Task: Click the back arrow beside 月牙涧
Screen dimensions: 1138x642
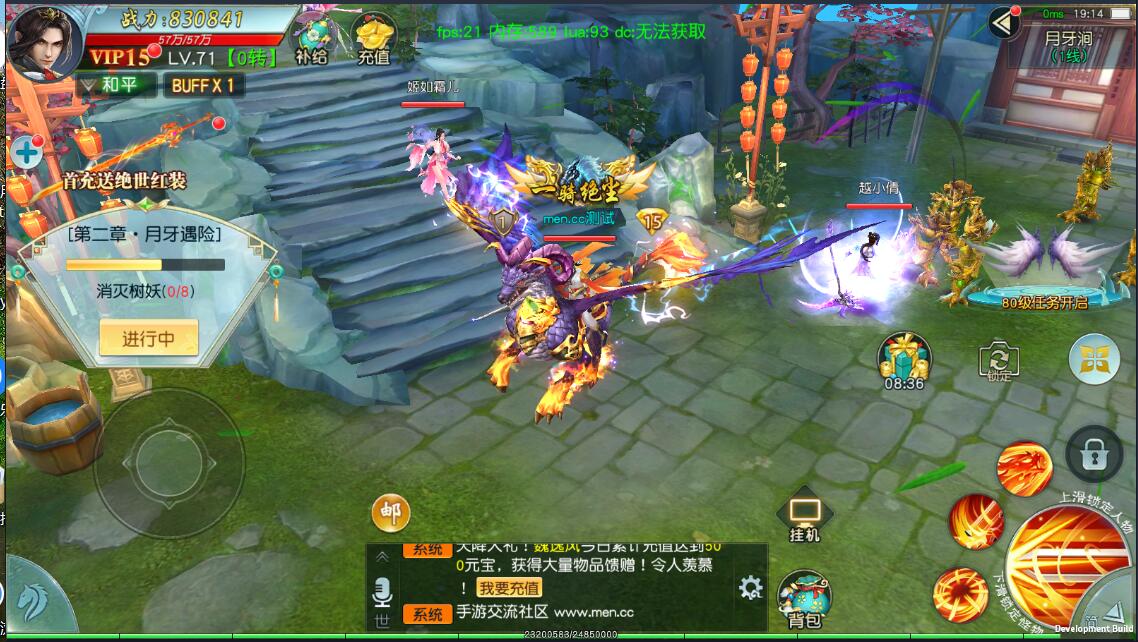Action: (1003, 22)
